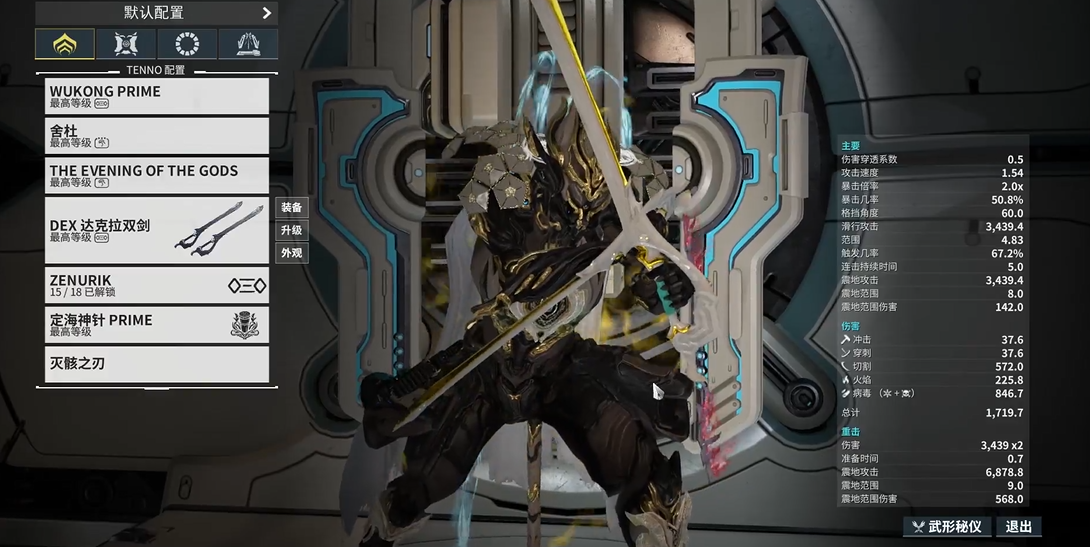This screenshot has height=547, width=1090.
Task: Choose THE EVENING OF THE GODS slot
Action: click(x=157, y=175)
